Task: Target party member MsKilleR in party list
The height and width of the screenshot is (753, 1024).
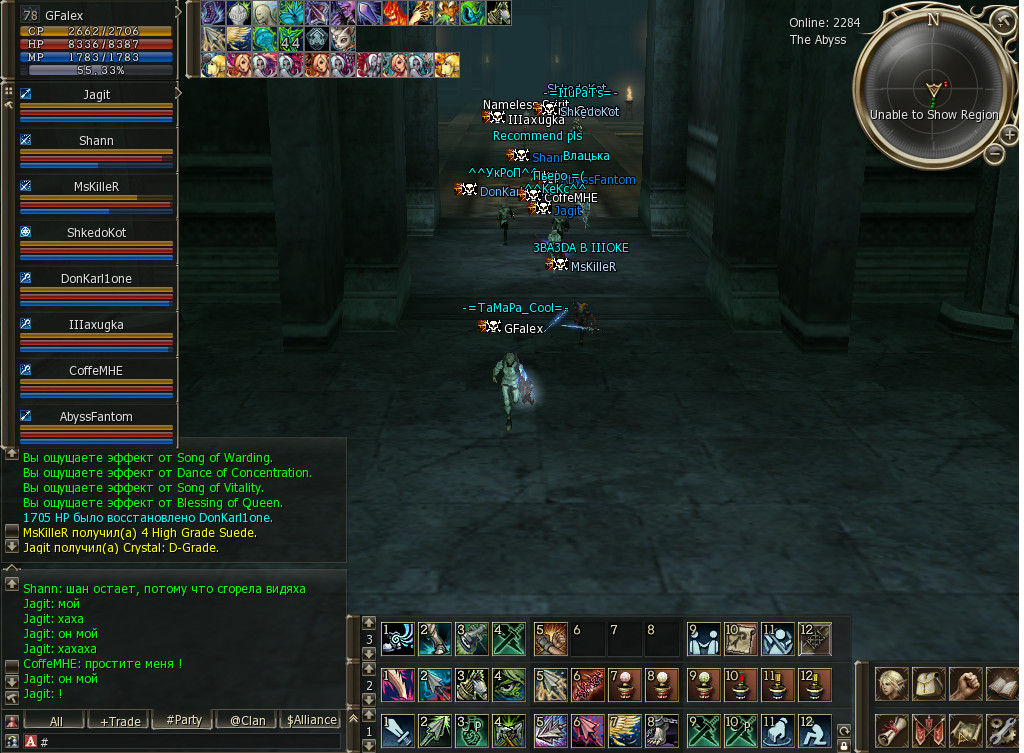Action: [97, 187]
